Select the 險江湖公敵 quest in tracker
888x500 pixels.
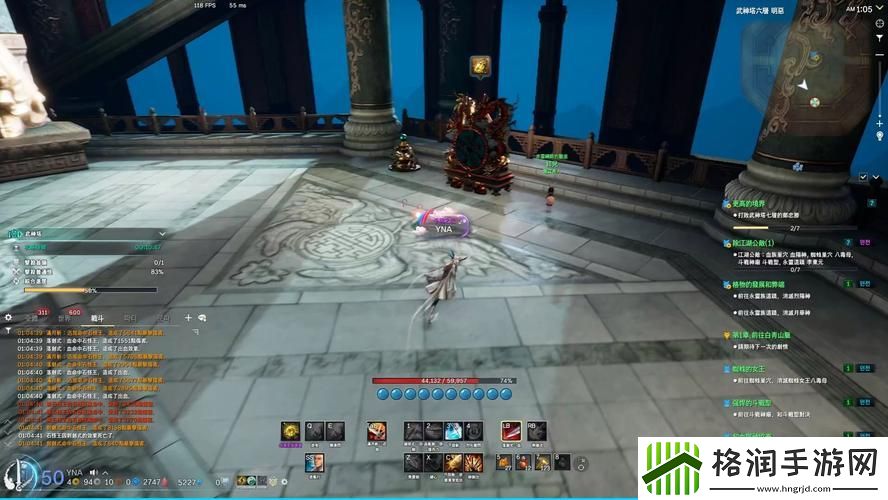(754, 242)
